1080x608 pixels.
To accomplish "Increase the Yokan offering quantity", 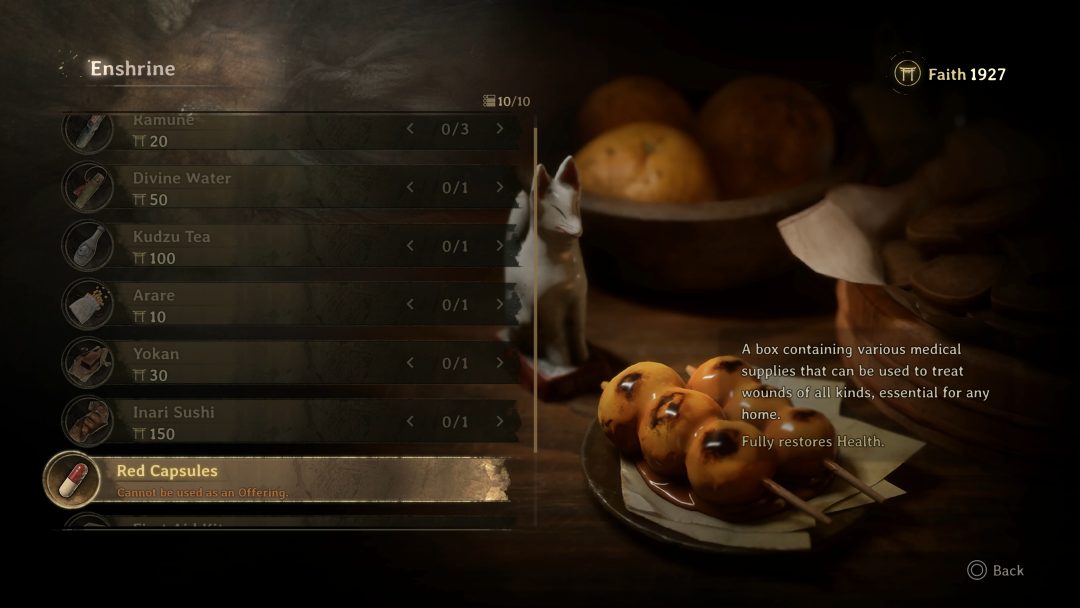I will click(500, 363).
